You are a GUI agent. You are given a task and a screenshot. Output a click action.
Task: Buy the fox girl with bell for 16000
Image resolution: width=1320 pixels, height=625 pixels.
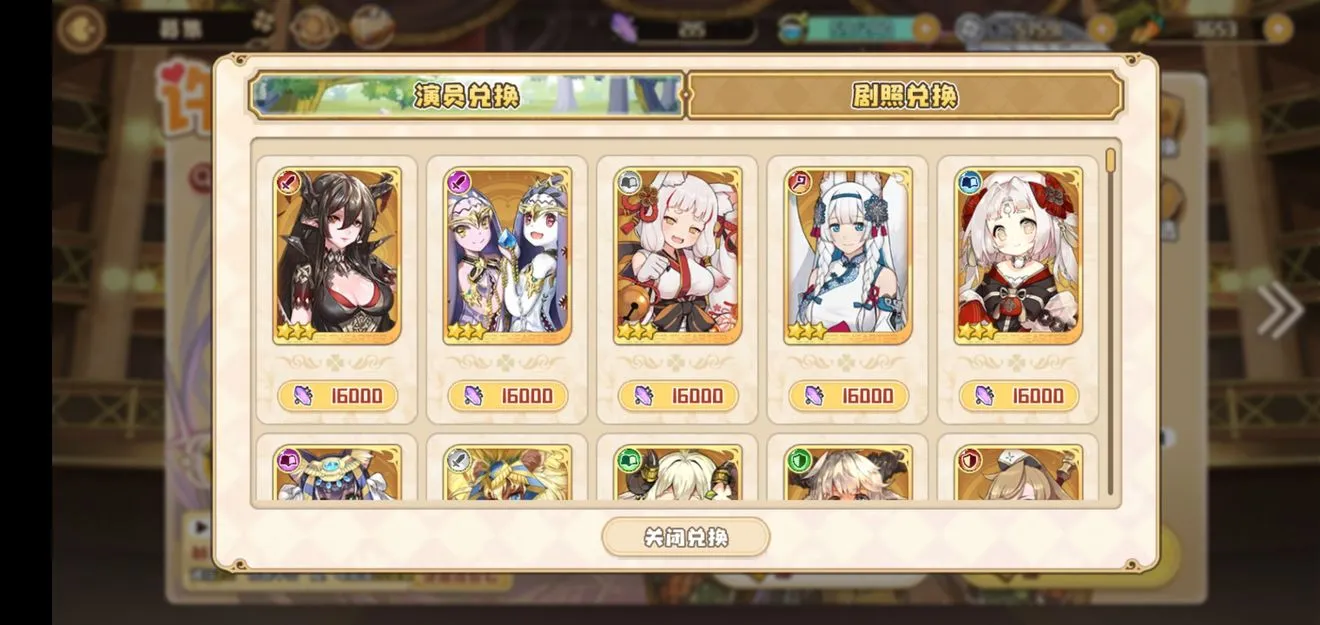[678, 396]
